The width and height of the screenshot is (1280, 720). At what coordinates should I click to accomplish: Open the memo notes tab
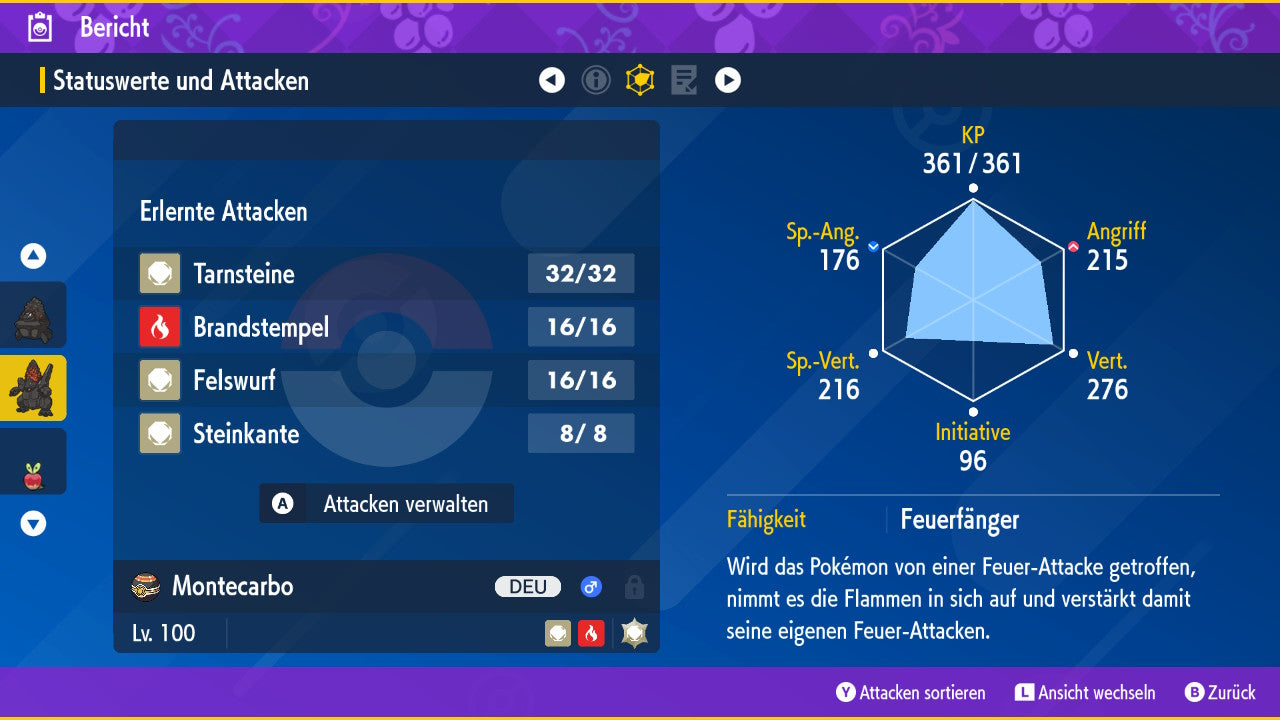[684, 80]
